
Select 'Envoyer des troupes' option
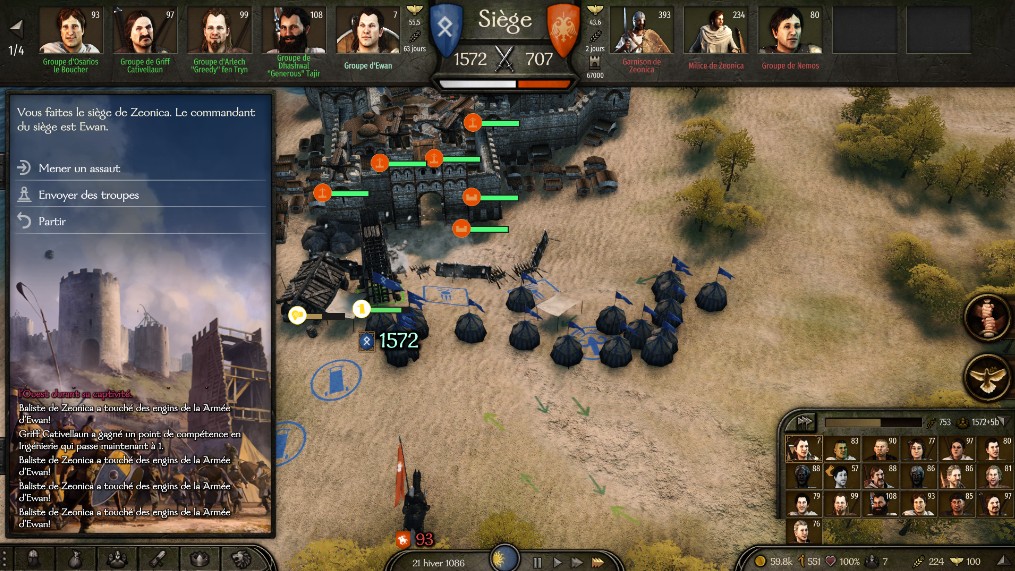(88, 195)
